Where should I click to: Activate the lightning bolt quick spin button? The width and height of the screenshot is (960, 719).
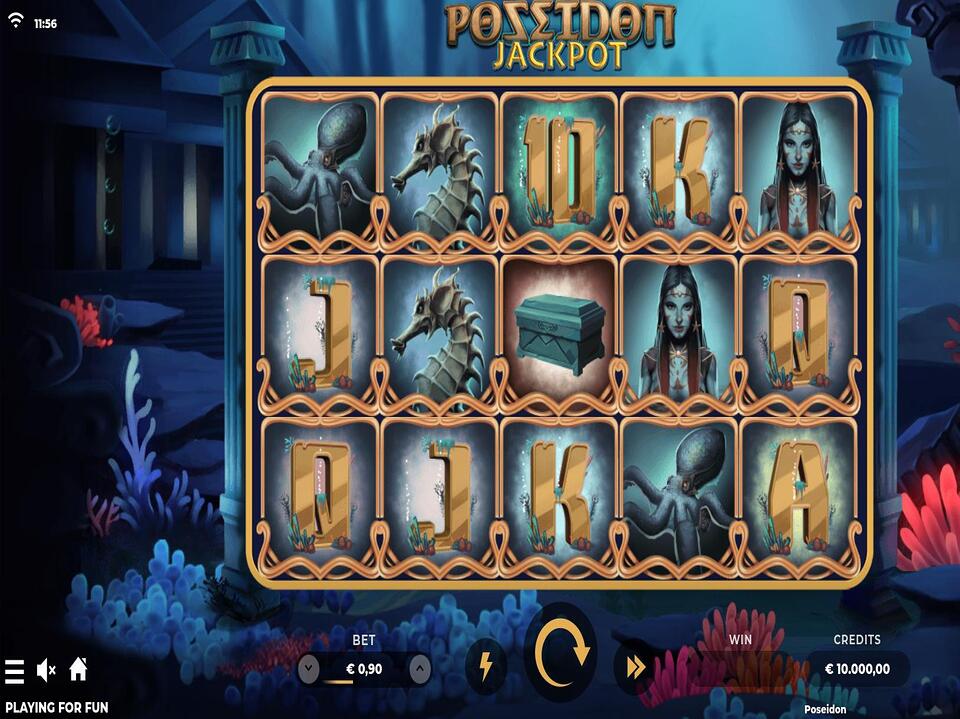point(485,667)
